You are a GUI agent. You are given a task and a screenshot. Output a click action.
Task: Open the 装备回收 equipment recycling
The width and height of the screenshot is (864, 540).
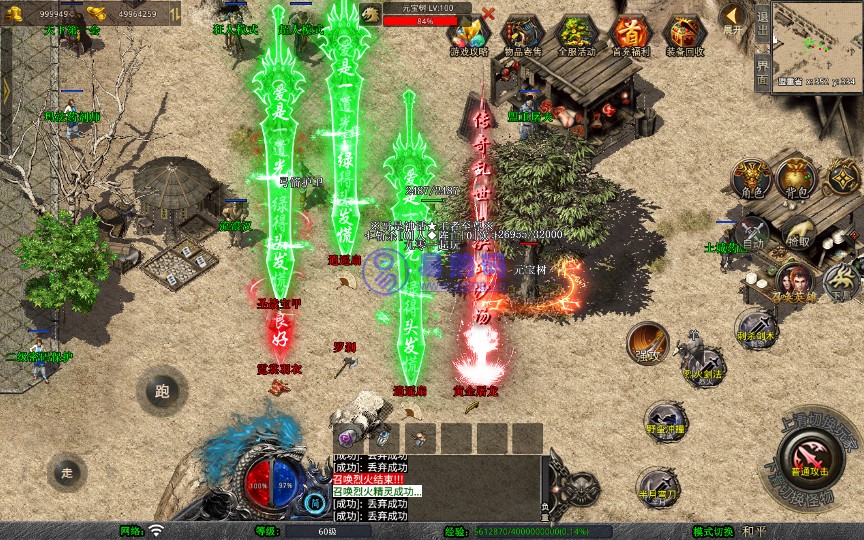tap(684, 33)
